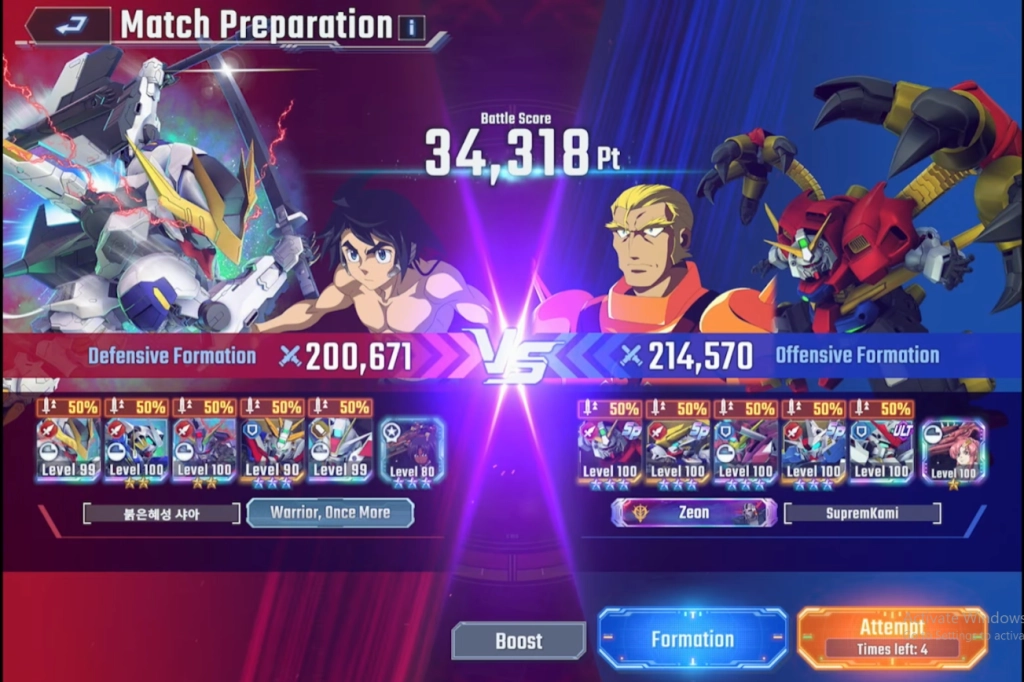View opponent player name 붉은혜성 샤아
This screenshot has height=682, width=1024.
[x=162, y=513]
